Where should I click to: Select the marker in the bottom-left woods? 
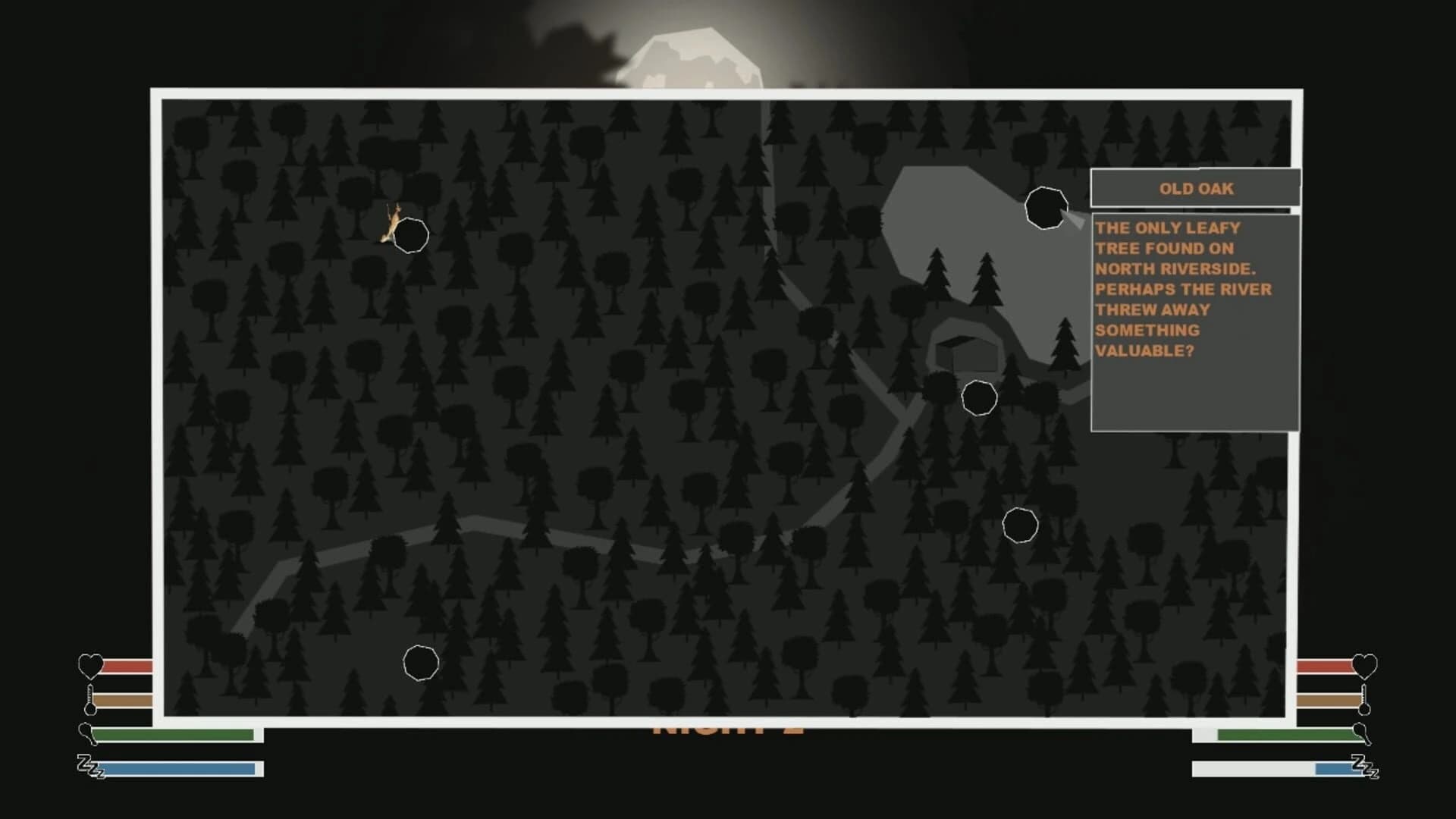(421, 662)
